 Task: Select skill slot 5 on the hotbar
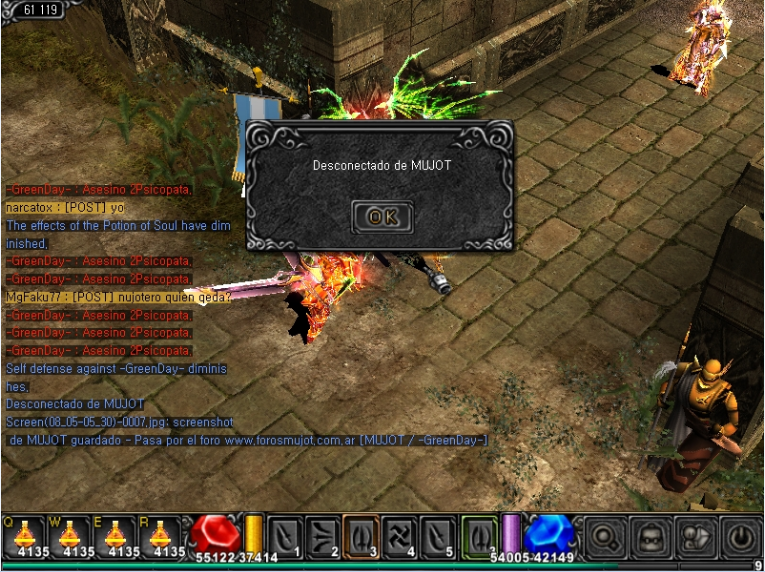(437, 536)
